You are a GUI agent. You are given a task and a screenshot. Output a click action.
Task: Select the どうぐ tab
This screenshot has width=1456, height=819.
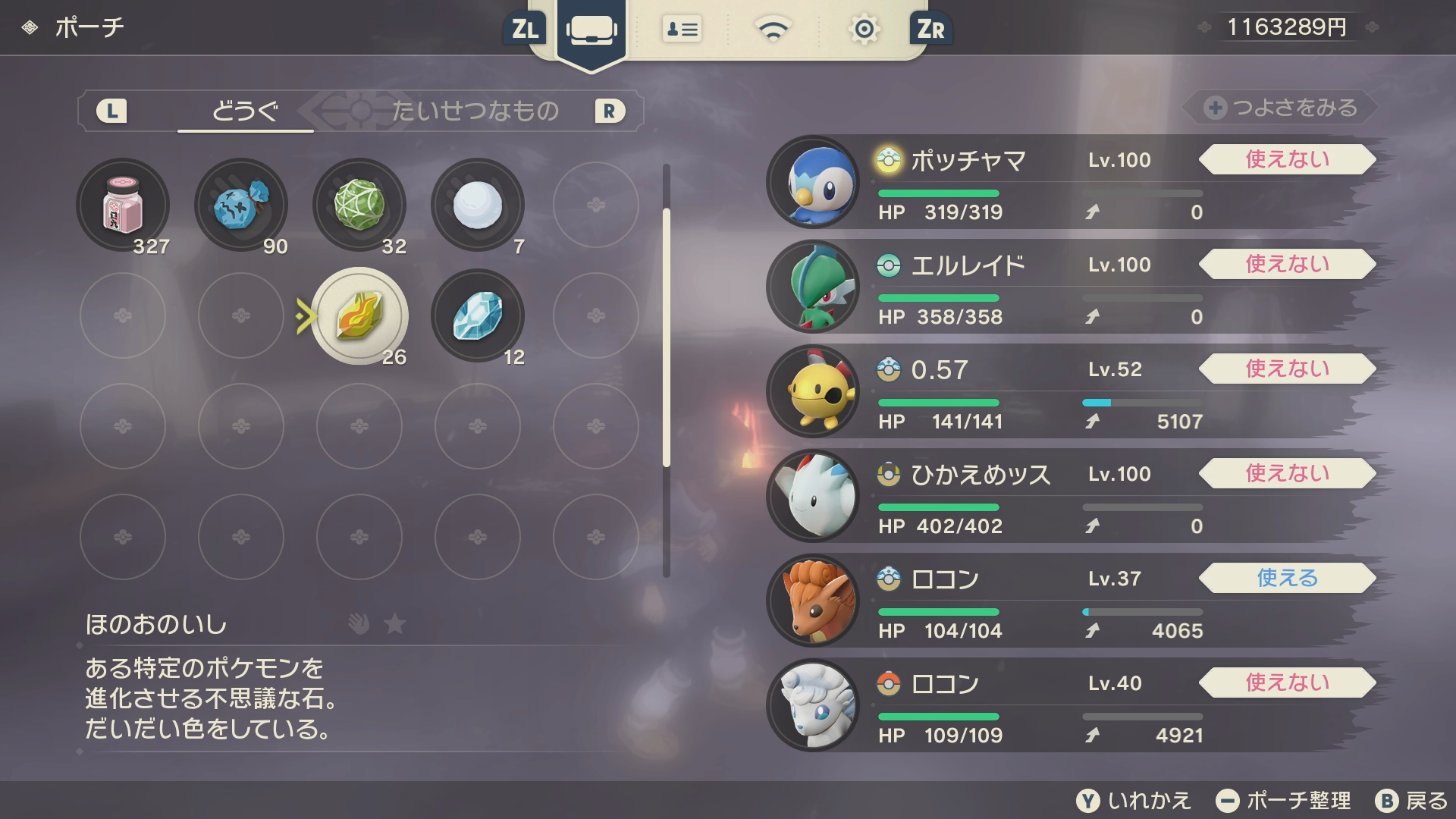tap(245, 111)
